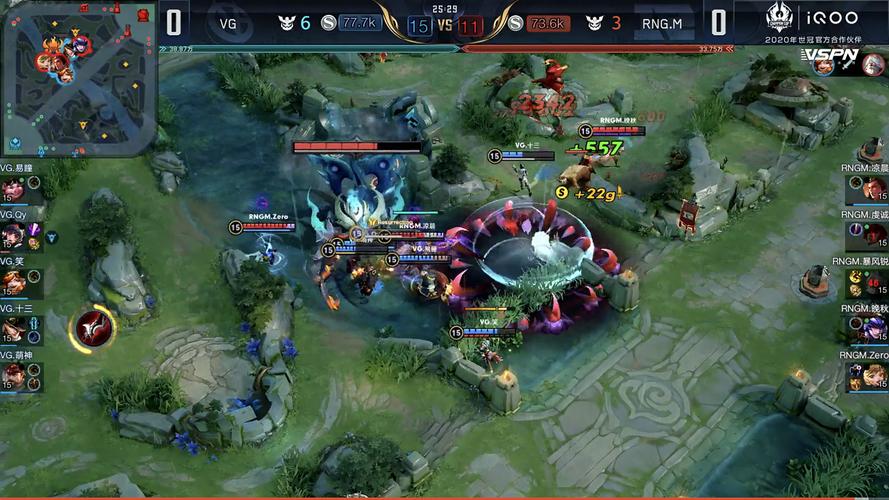The height and width of the screenshot is (500, 889).
Task: Select VG.易瞳 player portrait
Action: coord(13,189)
